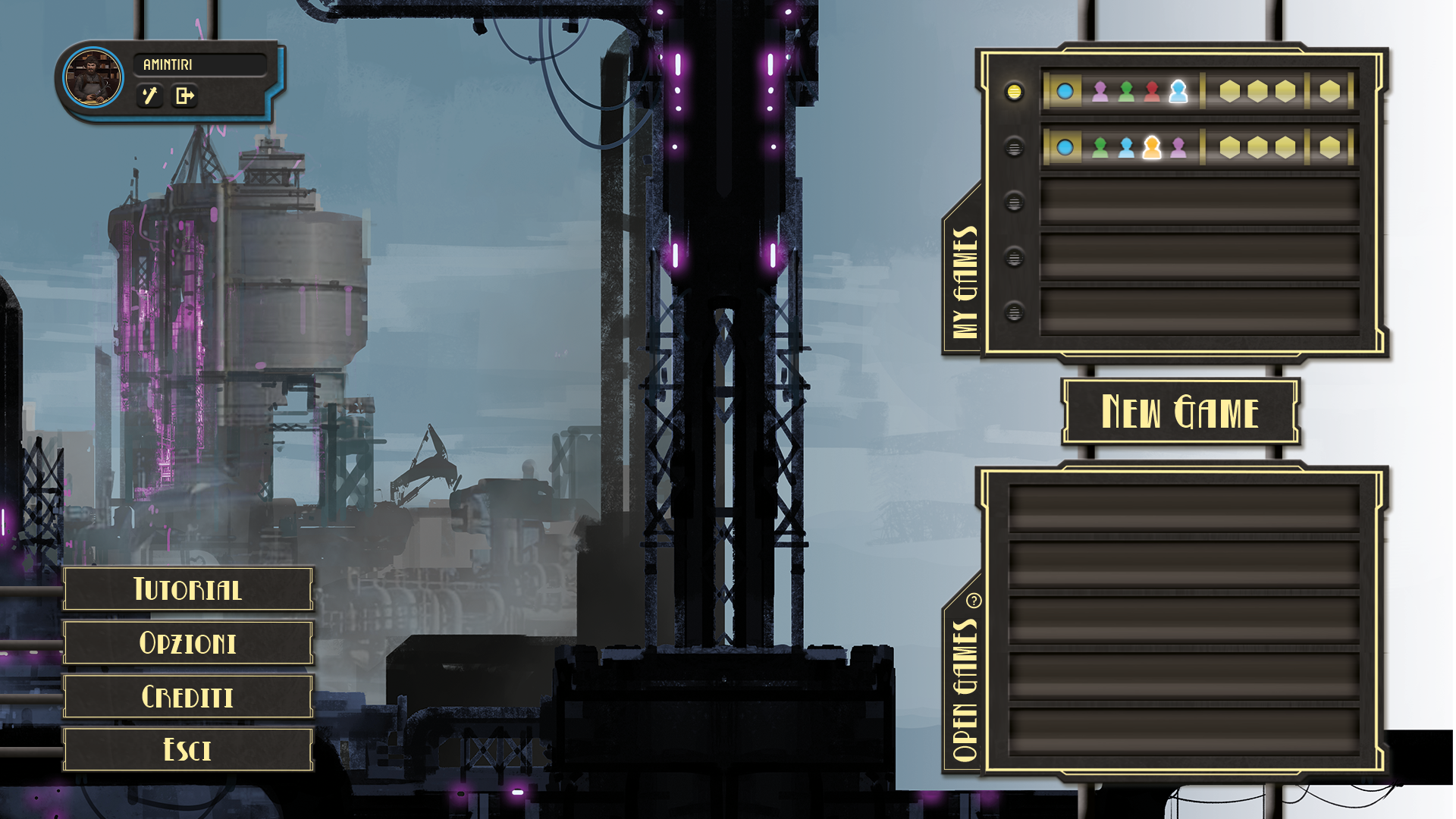Screen dimensions: 1456x819
Task: Click the red player icon in the first game row
Action: click(1152, 92)
